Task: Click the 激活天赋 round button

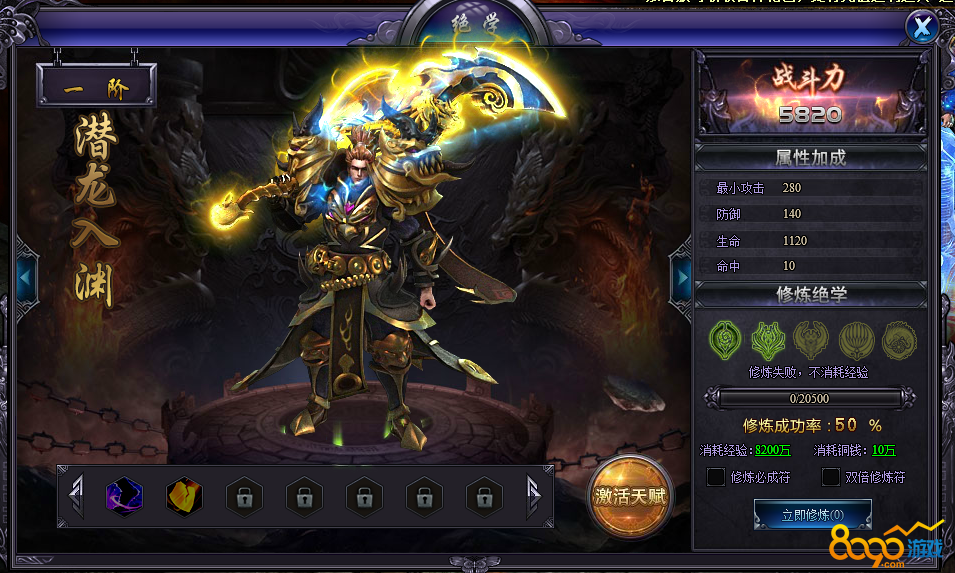Action: click(x=629, y=495)
